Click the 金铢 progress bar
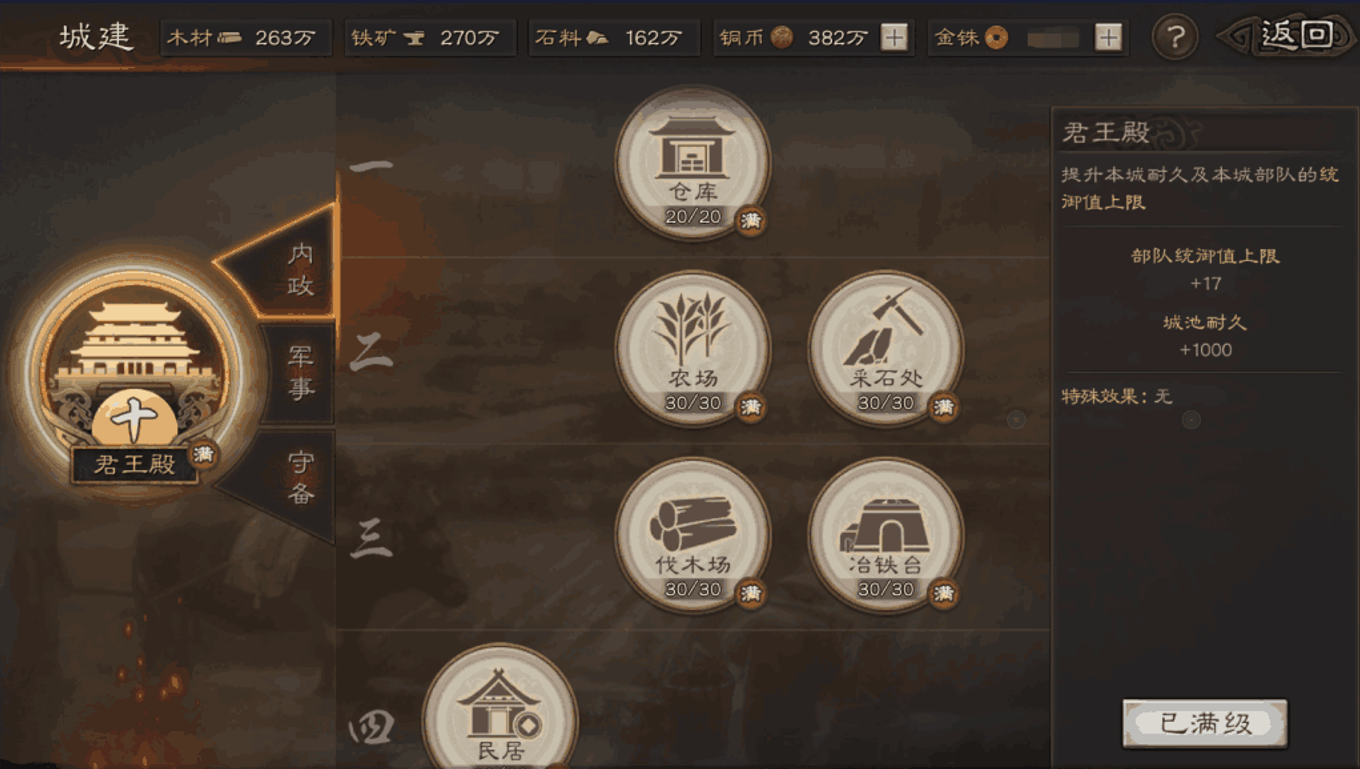Viewport: 1360px width, 769px height. (1055, 38)
